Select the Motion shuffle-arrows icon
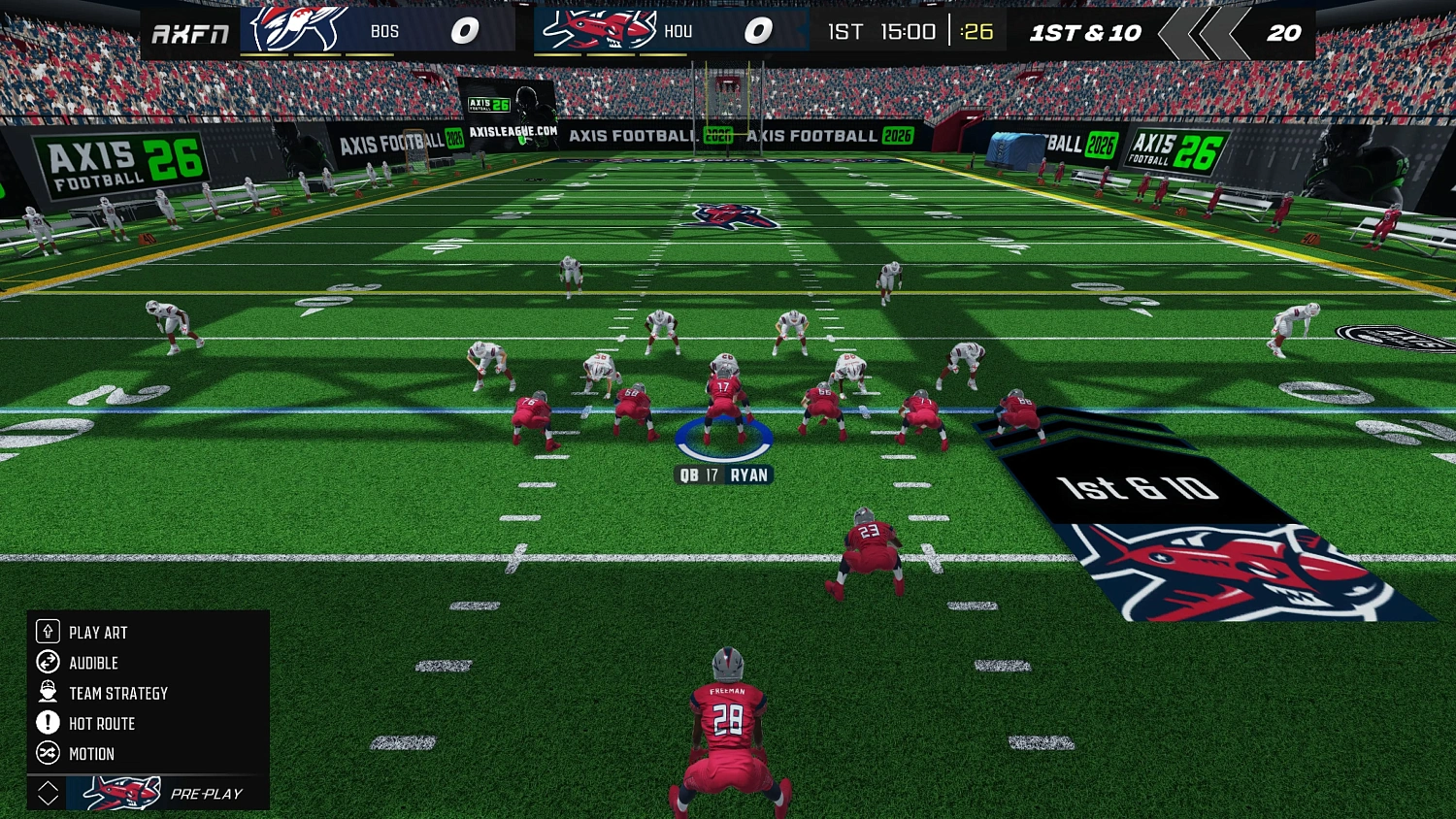The height and width of the screenshot is (819, 1456). (x=46, y=753)
